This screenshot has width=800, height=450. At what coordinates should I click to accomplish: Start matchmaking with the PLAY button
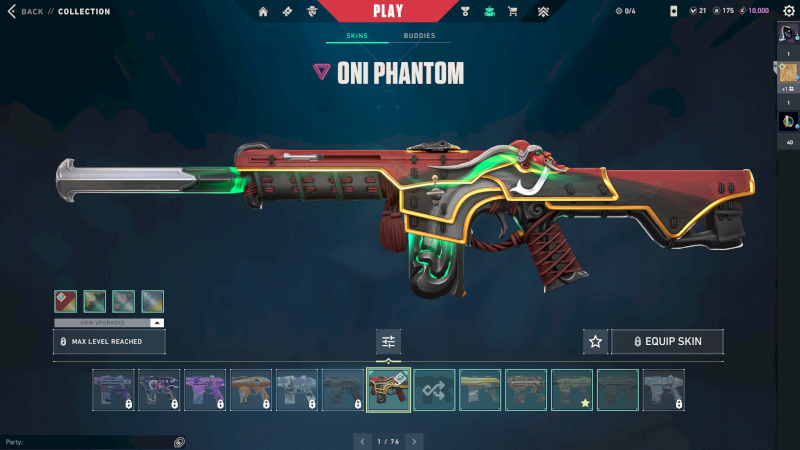388,11
